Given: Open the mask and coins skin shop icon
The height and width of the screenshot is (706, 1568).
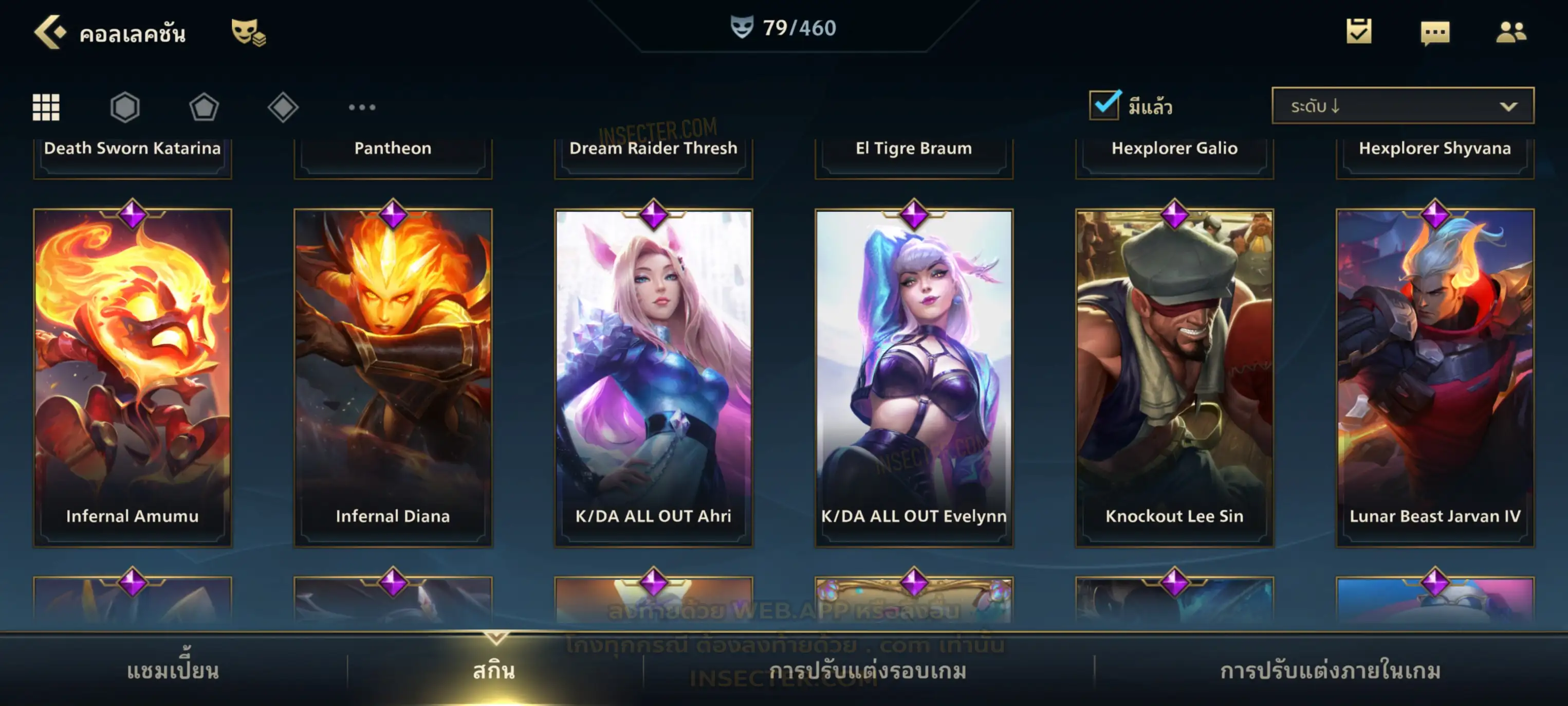Looking at the screenshot, I should click(x=248, y=32).
